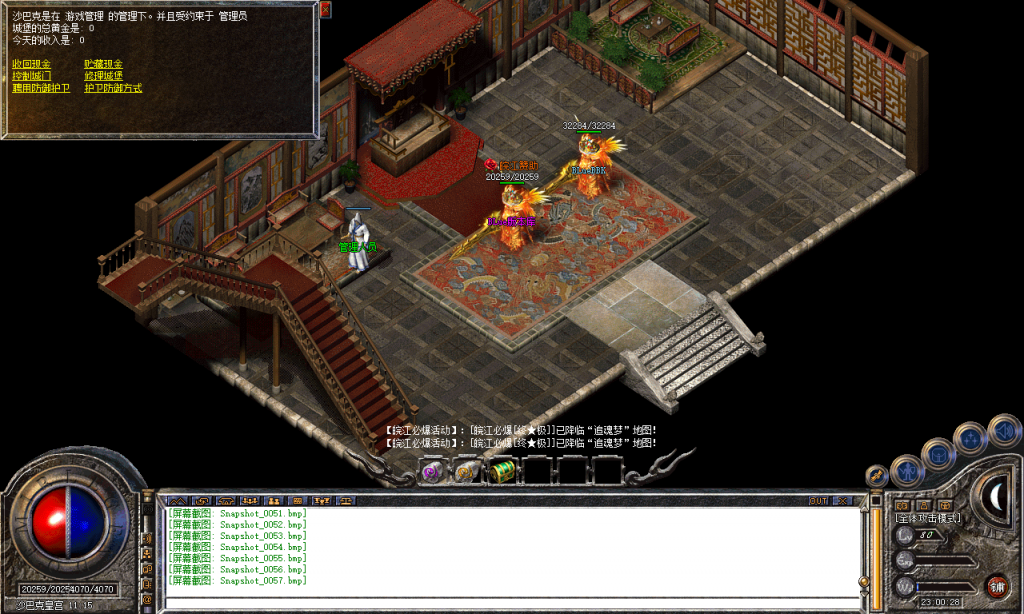This screenshot has width=1024, height=614.
Task: Toggle sound with the speaker button
Action: [1004, 431]
